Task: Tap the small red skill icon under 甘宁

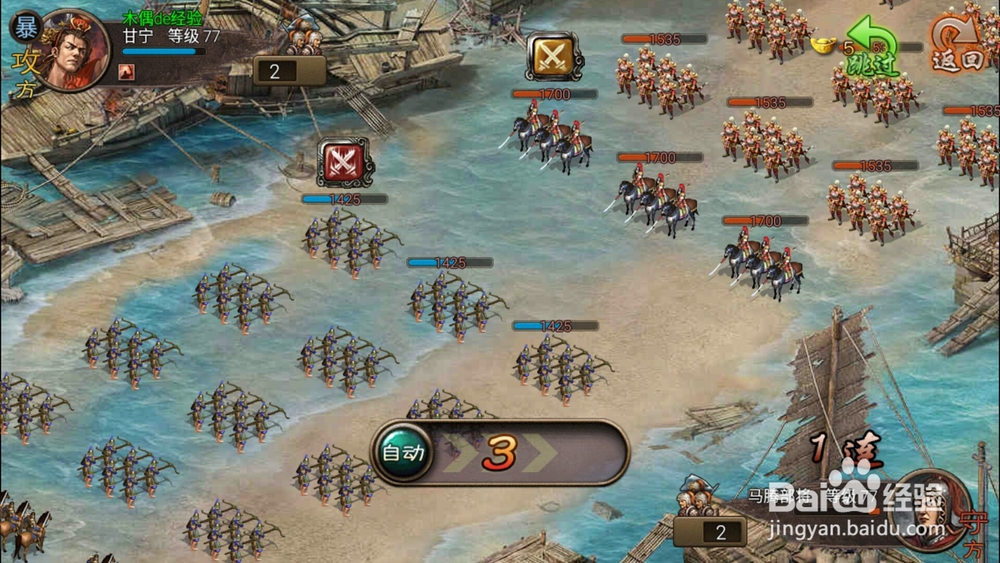Action: [x=127, y=71]
